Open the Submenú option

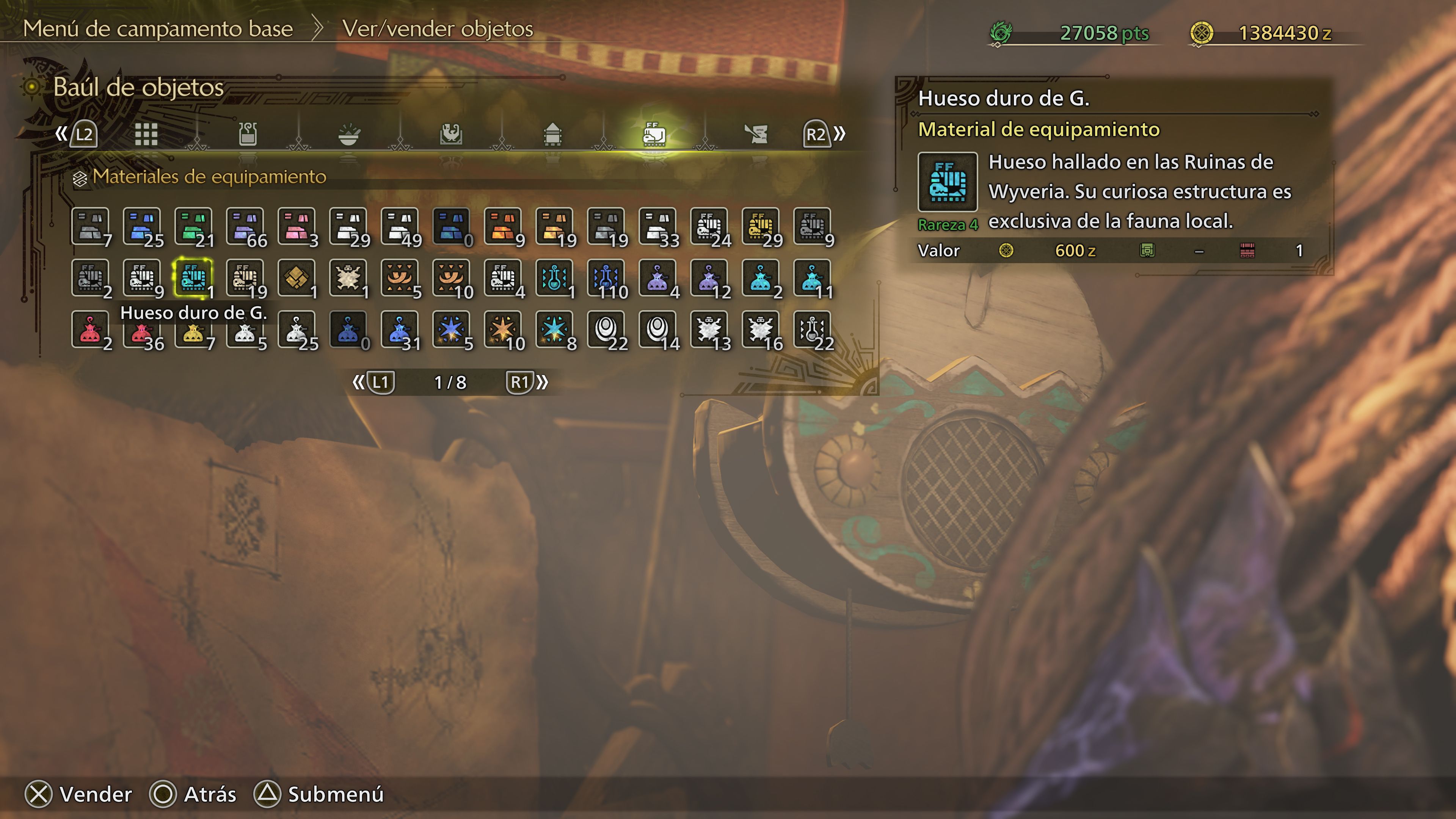(x=334, y=794)
